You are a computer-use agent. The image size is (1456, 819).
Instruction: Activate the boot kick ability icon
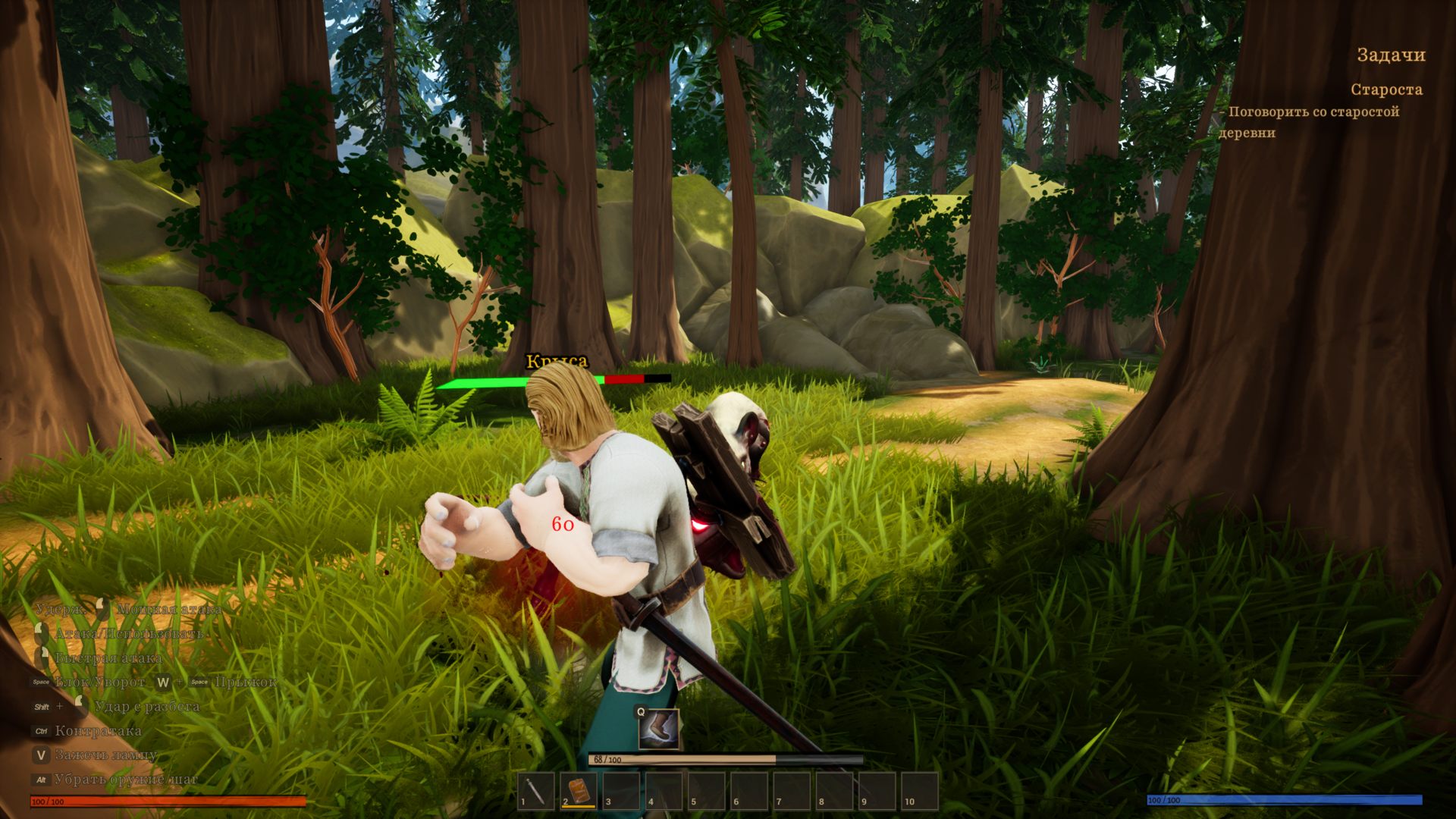(658, 730)
